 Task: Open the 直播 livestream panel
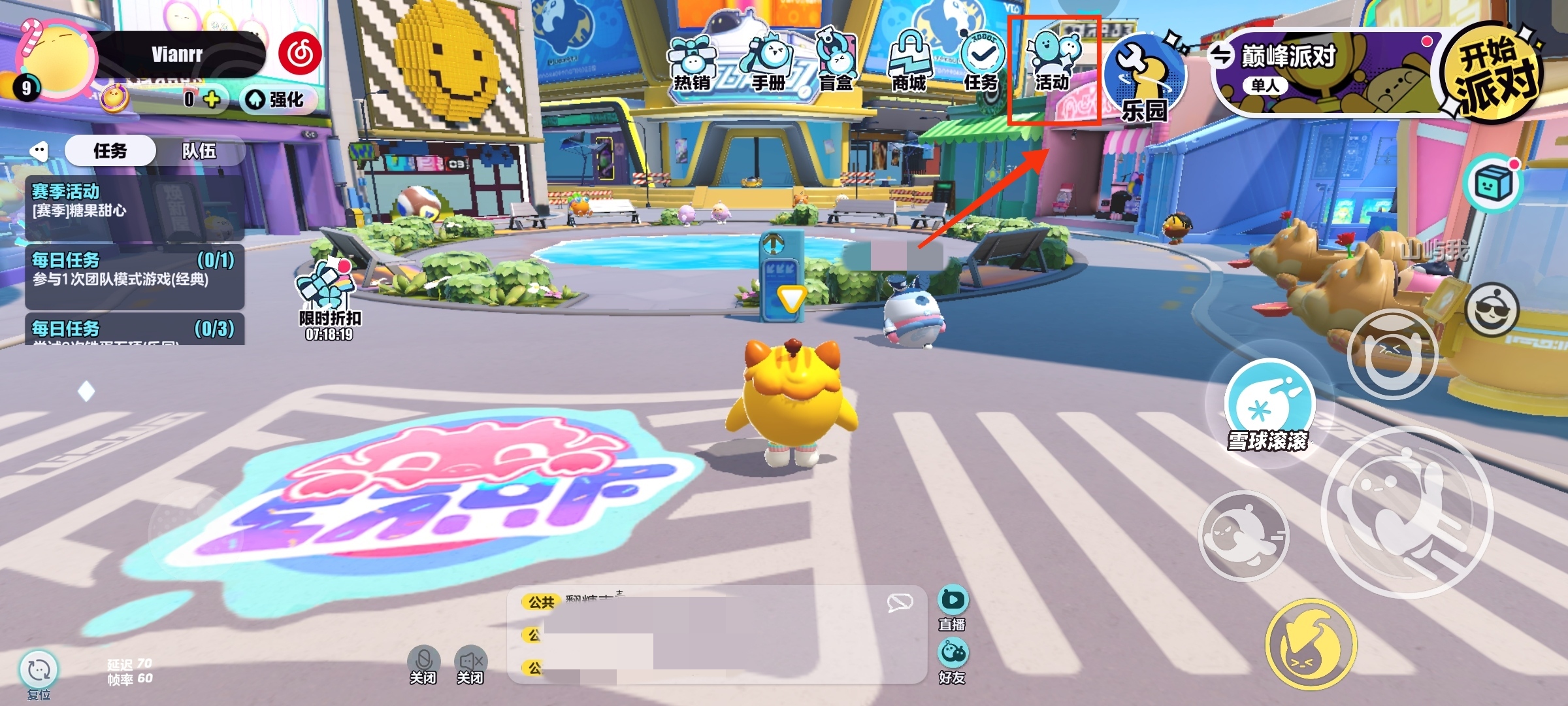(x=953, y=607)
